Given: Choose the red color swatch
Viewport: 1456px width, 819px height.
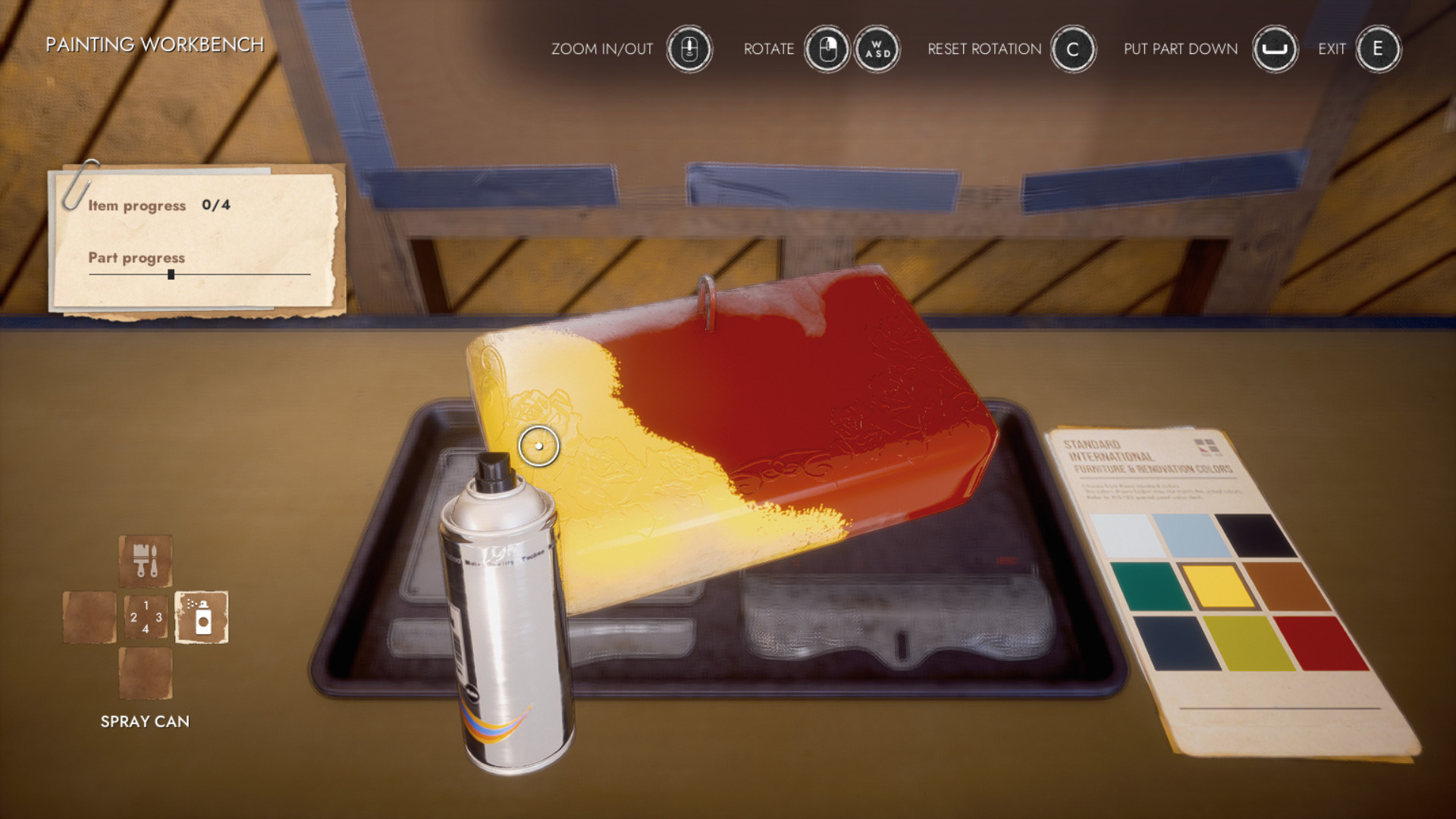Looking at the screenshot, I should (1322, 642).
